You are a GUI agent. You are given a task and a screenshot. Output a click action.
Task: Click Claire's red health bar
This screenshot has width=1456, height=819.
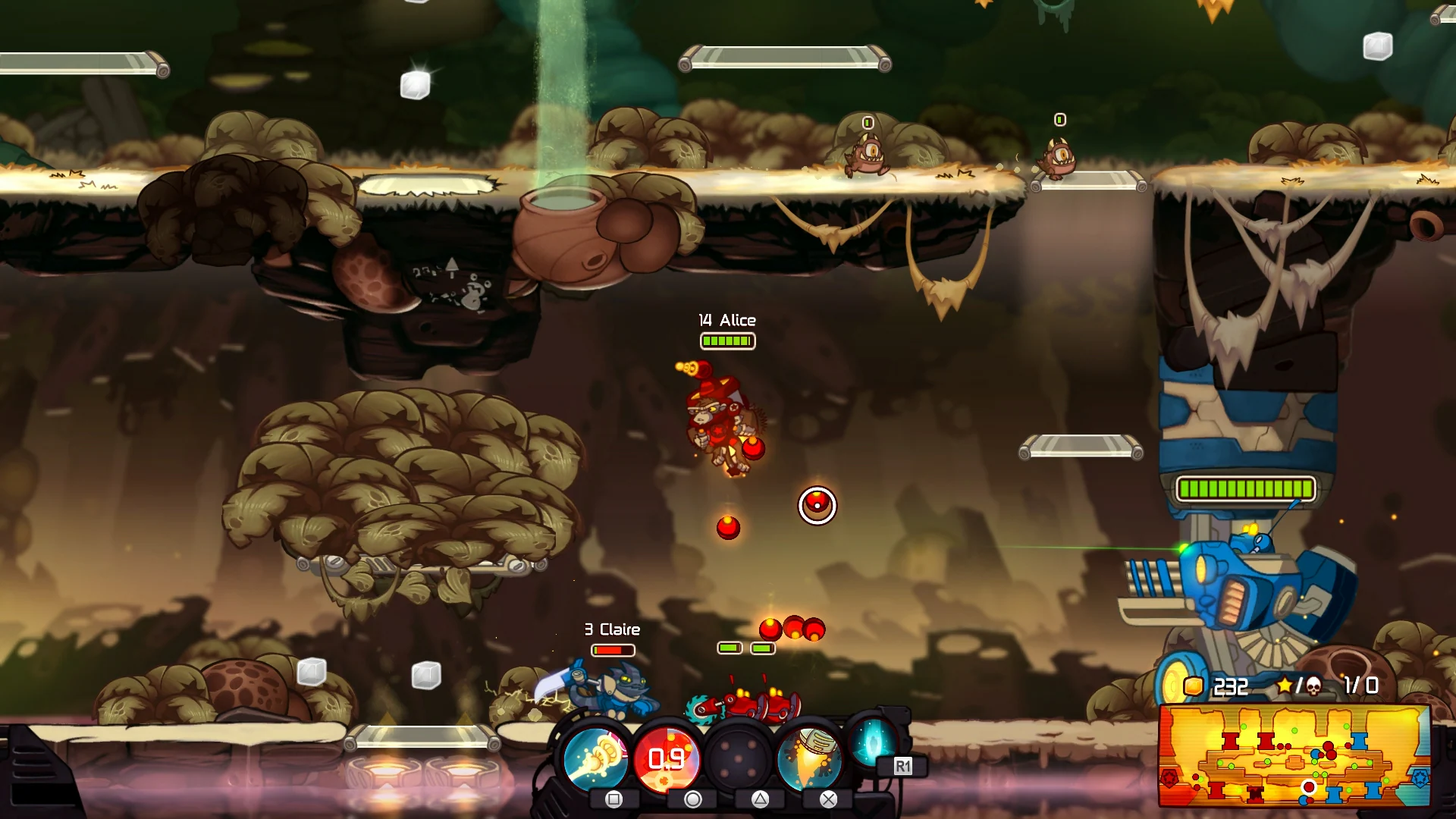pos(611,651)
